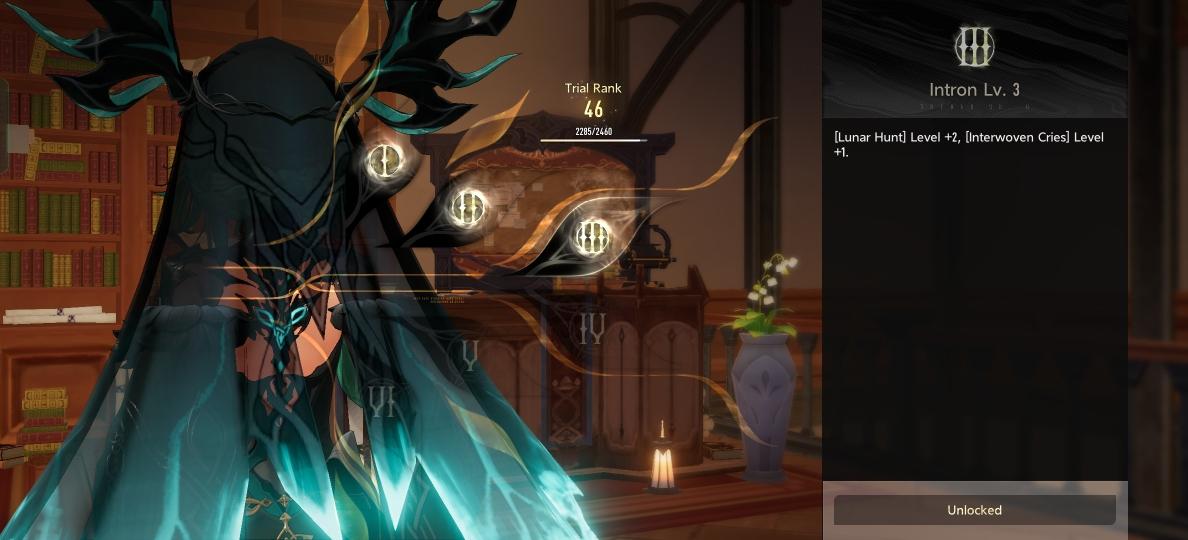Select the glowing Intron node III
The height and width of the screenshot is (540, 1188).
(x=592, y=236)
